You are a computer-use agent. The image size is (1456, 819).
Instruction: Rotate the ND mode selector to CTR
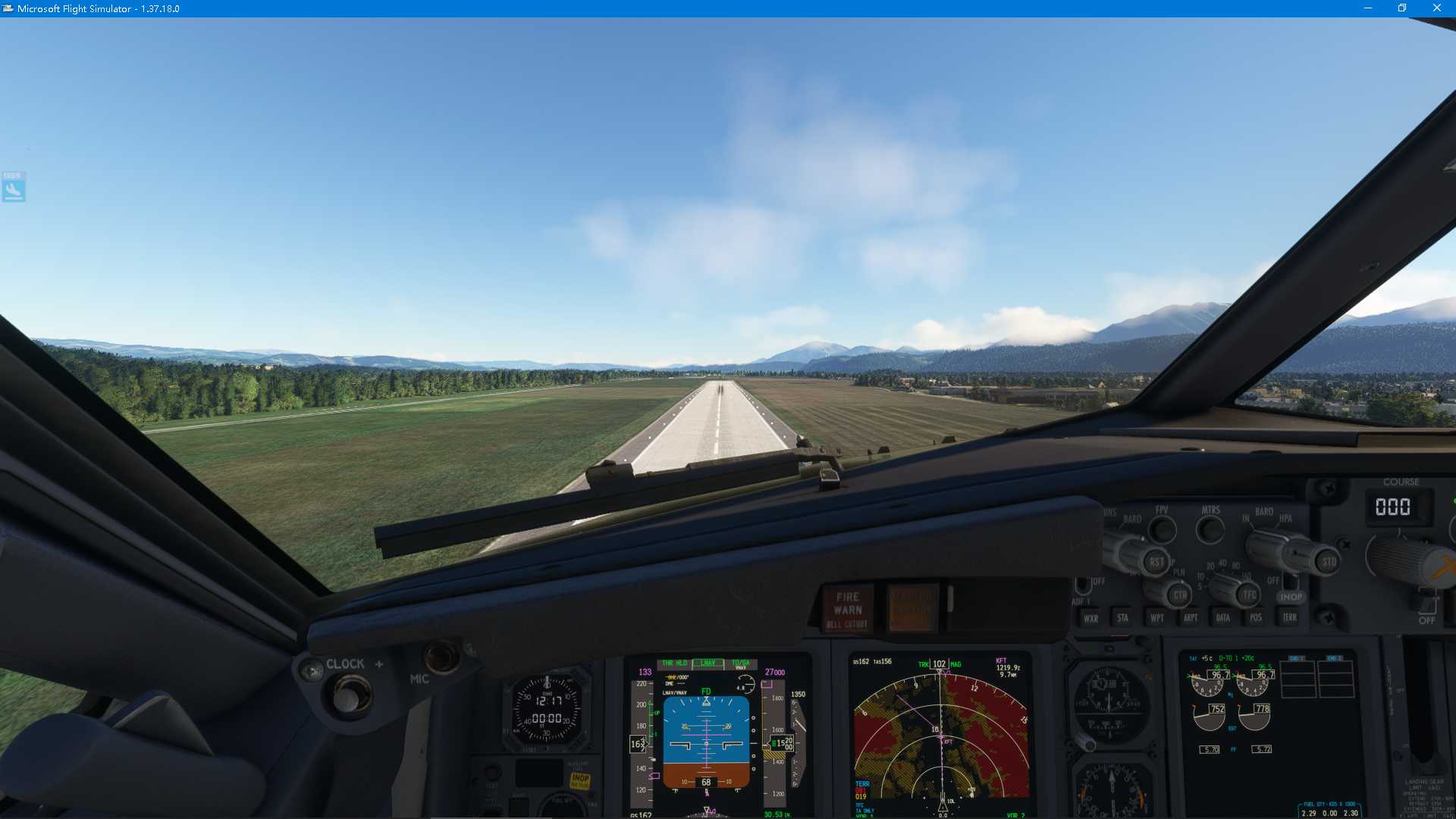(1180, 595)
